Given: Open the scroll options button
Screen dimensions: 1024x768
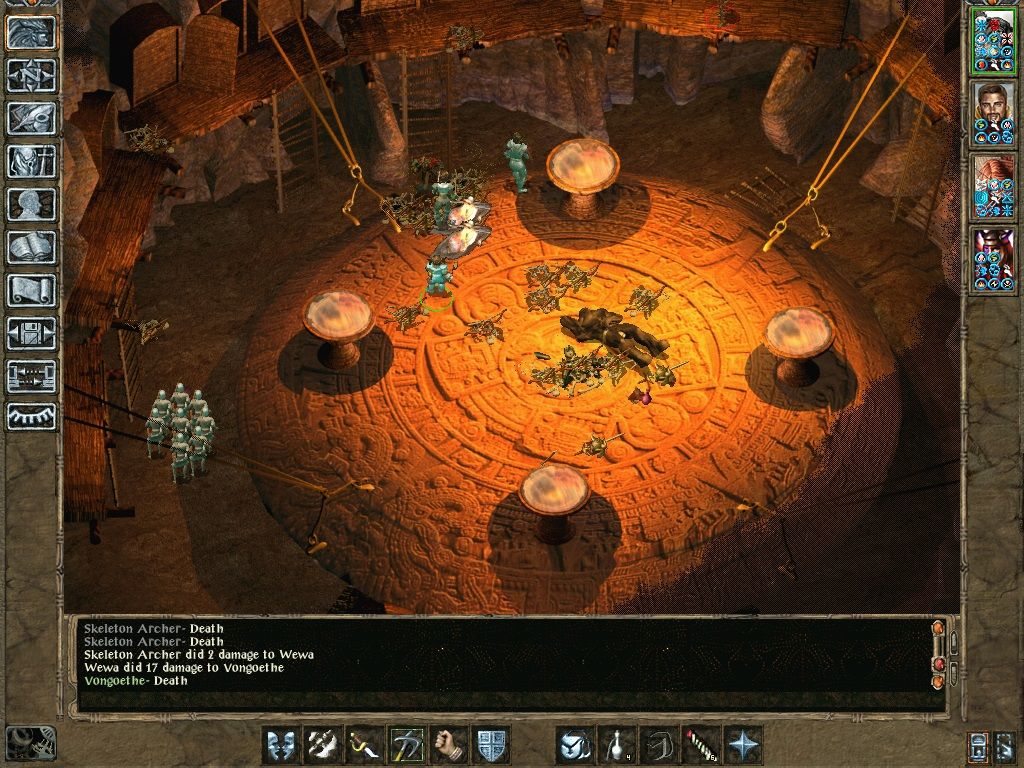Looking at the screenshot, I should (x=31, y=290).
